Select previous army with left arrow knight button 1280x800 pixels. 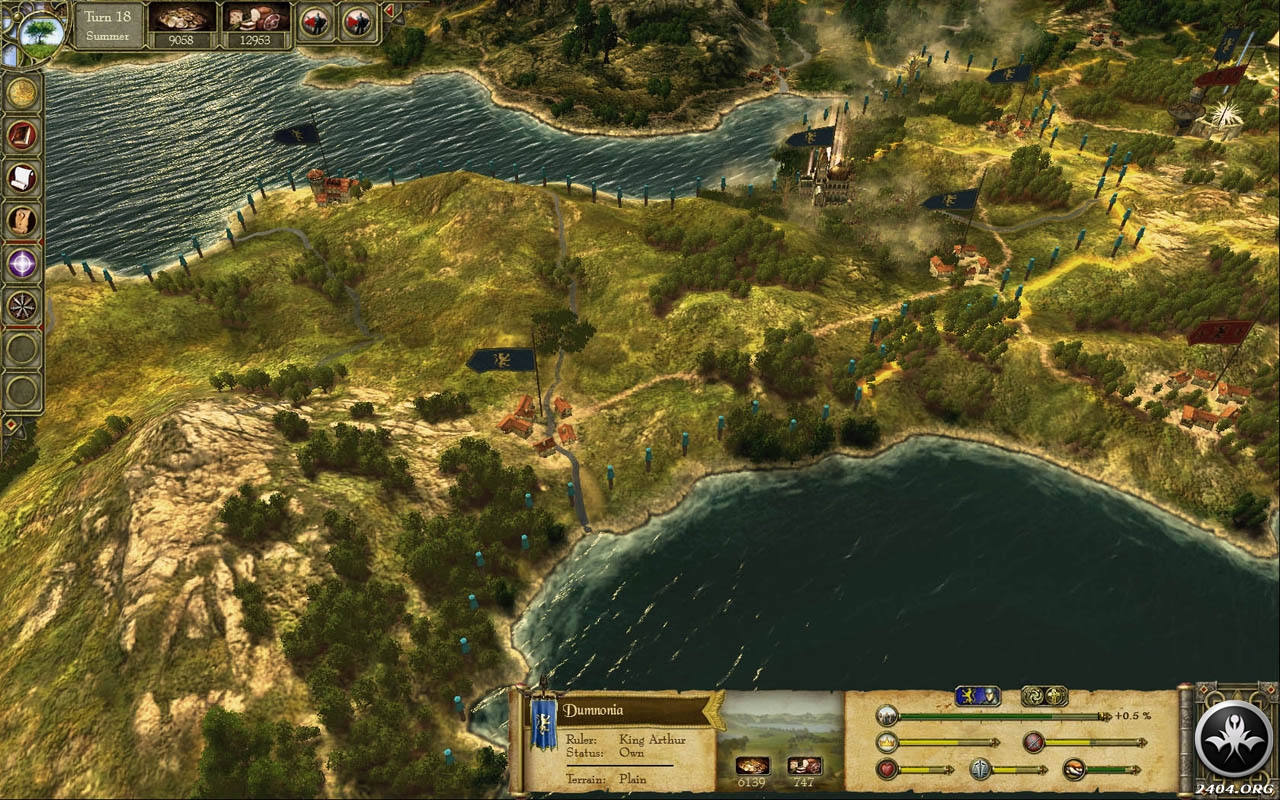pyautogui.click(x=316, y=22)
